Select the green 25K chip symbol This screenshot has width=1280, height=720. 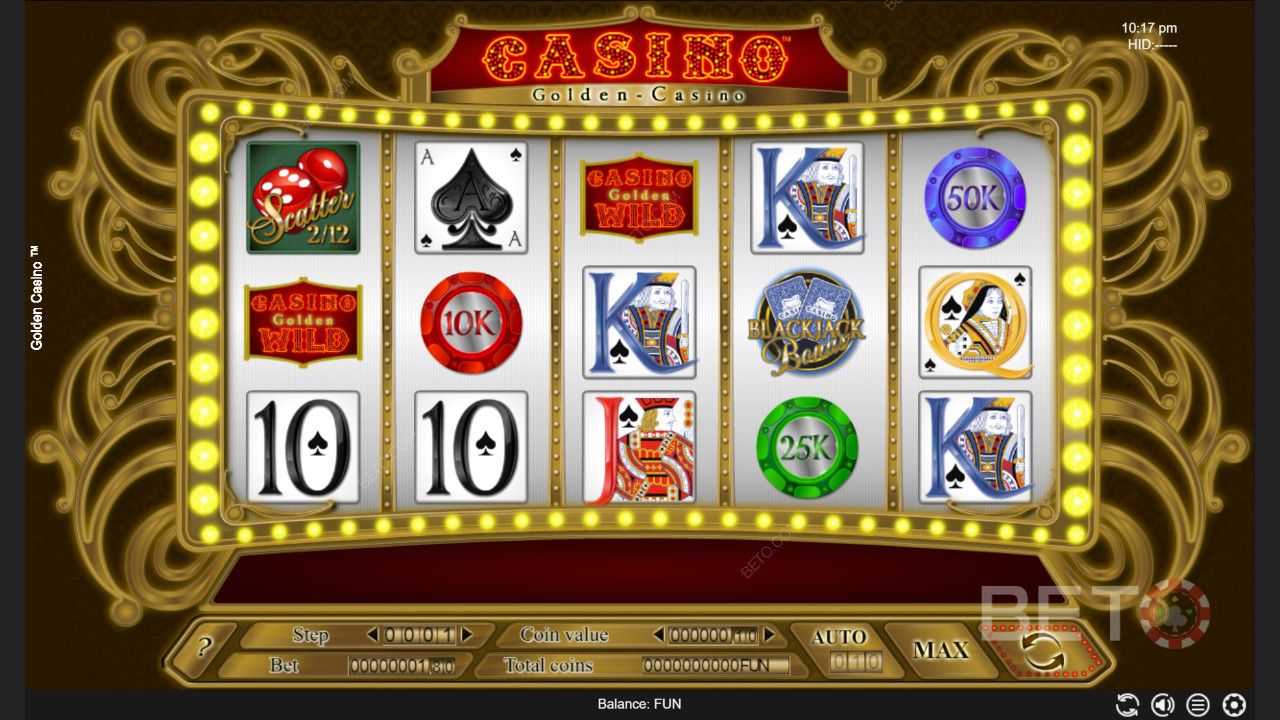click(x=806, y=446)
